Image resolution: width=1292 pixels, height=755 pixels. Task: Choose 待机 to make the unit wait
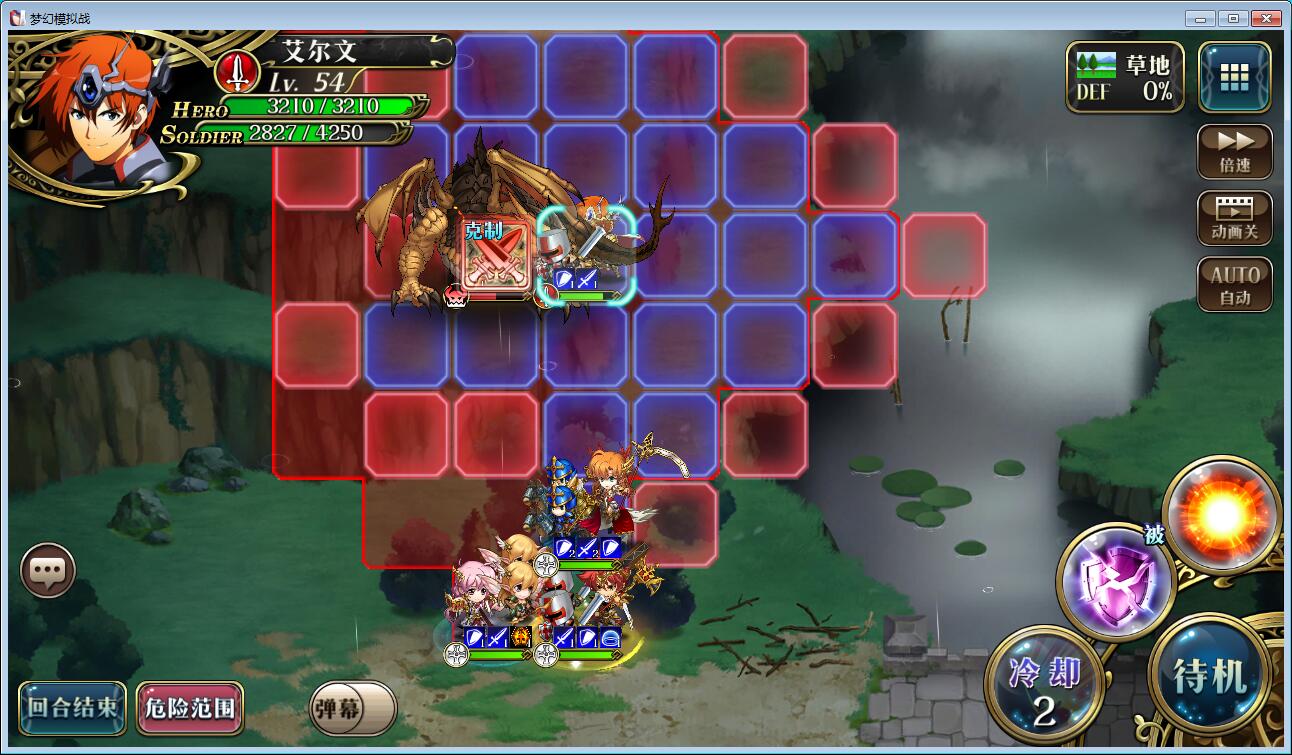point(1211,677)
